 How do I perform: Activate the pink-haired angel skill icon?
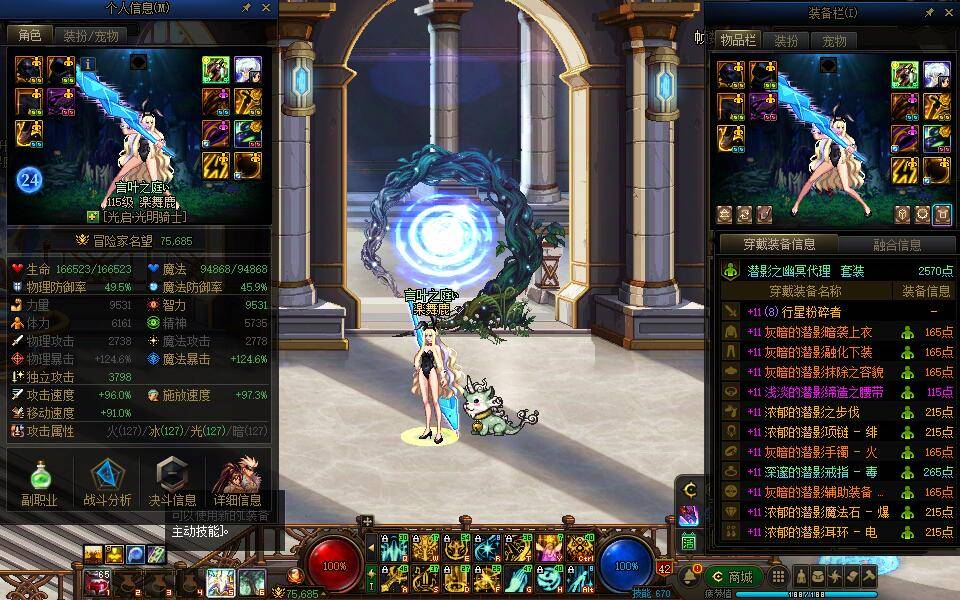(549, 547)
